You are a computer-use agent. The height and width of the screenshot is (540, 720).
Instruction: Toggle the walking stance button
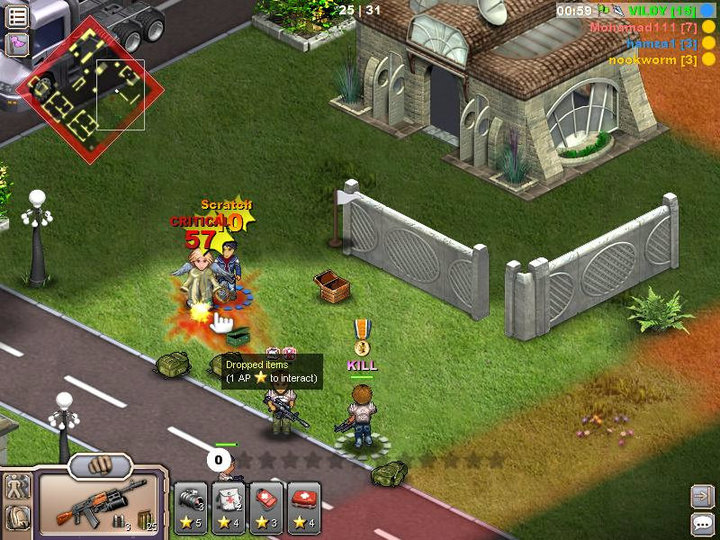click(17, 488)
